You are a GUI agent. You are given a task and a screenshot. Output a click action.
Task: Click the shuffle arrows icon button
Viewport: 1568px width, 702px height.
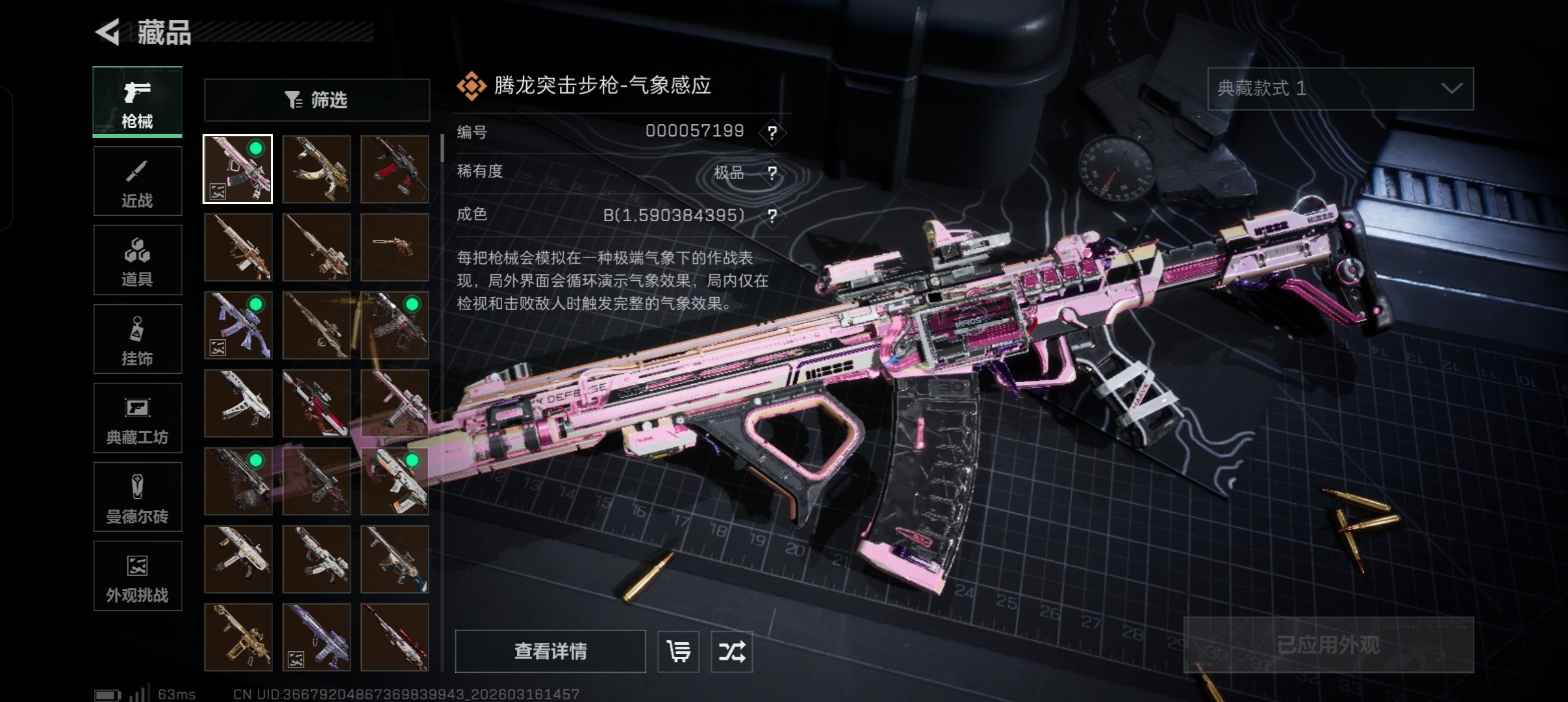[x=731, y=651]
